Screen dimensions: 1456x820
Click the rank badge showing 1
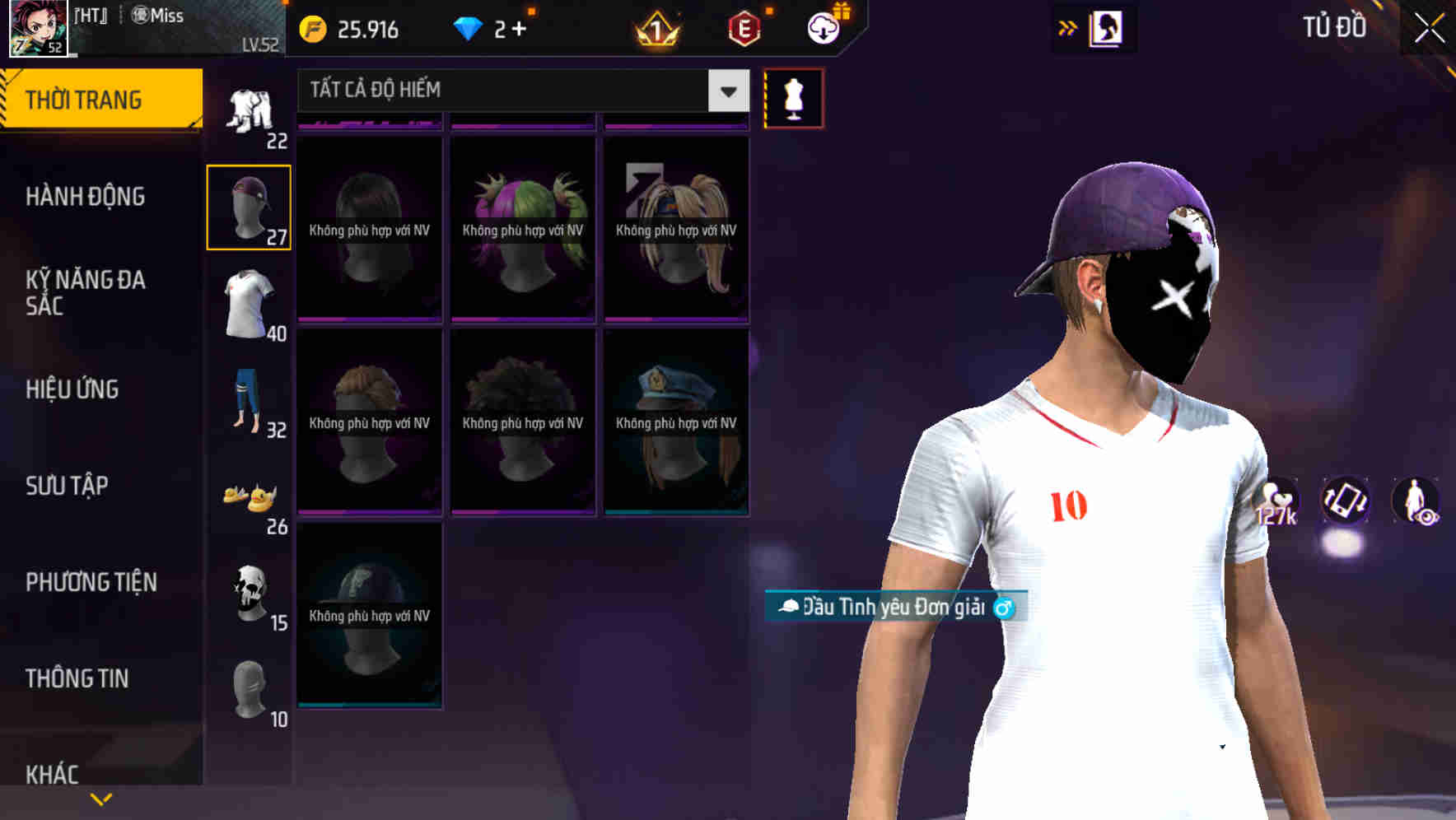(x=655, y=29)
